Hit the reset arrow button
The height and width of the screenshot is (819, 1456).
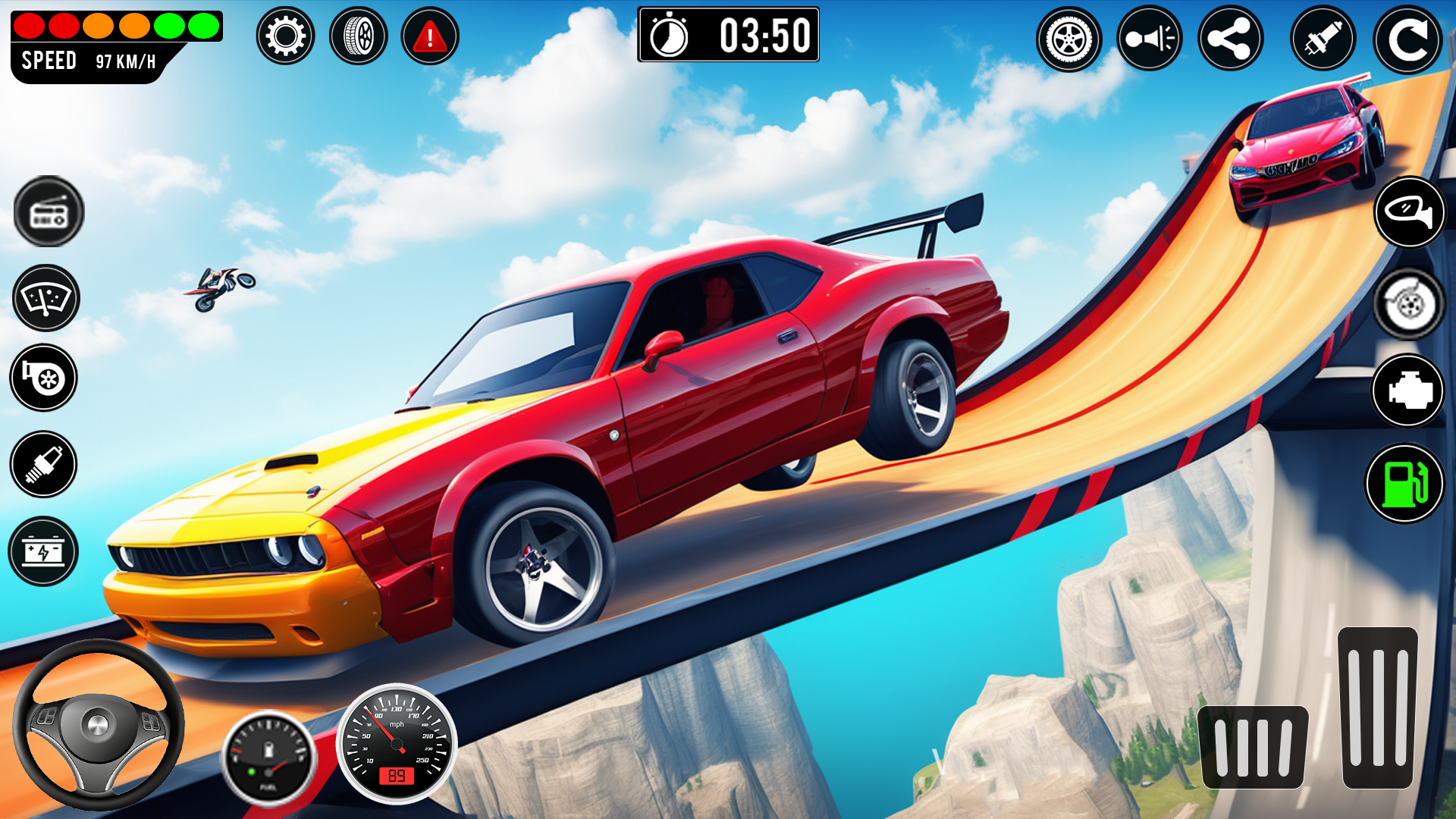(1407, 40)
